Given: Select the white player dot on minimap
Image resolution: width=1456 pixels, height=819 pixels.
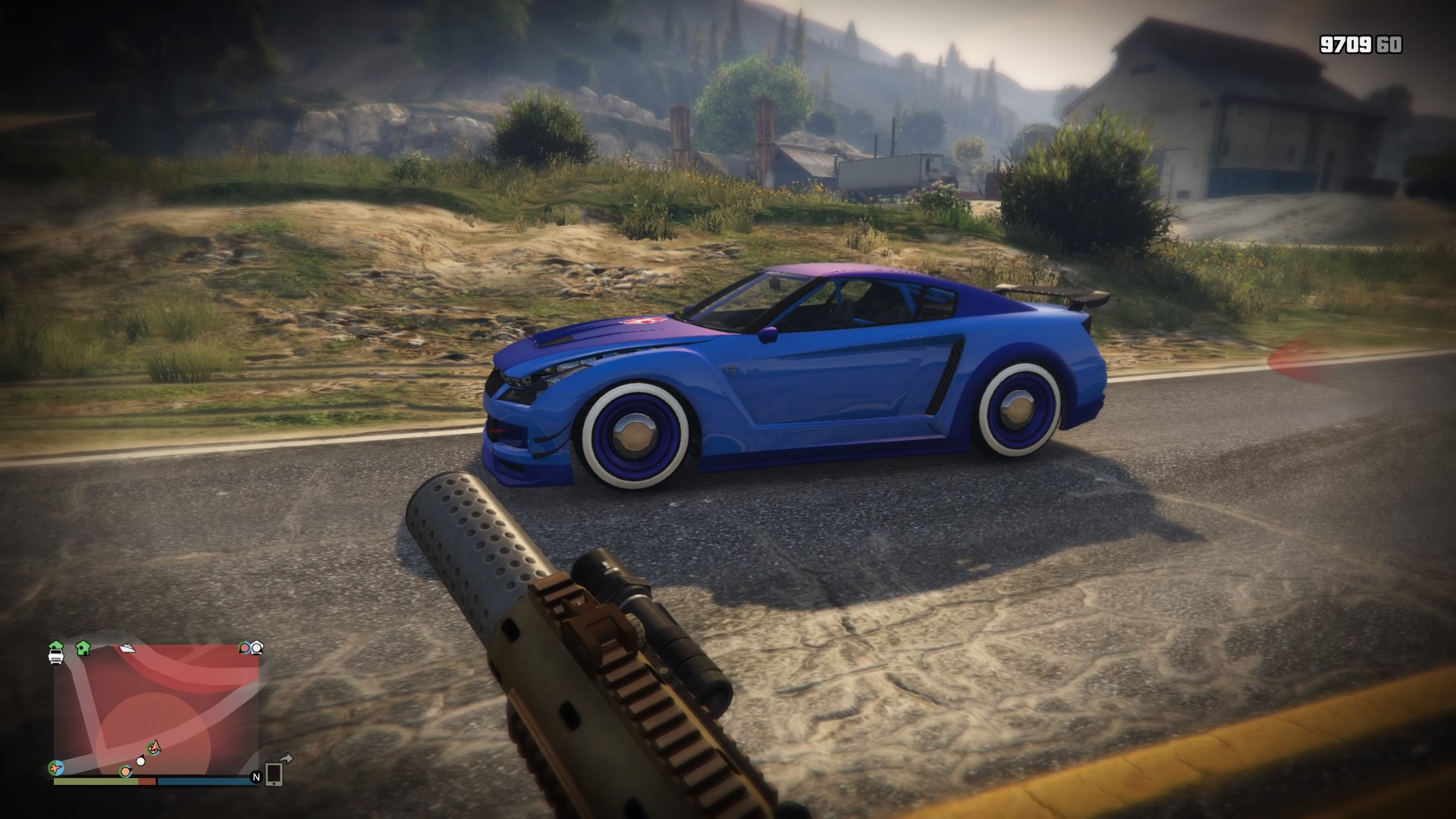Looking at the screenshot, I should [x=140, y=760].
